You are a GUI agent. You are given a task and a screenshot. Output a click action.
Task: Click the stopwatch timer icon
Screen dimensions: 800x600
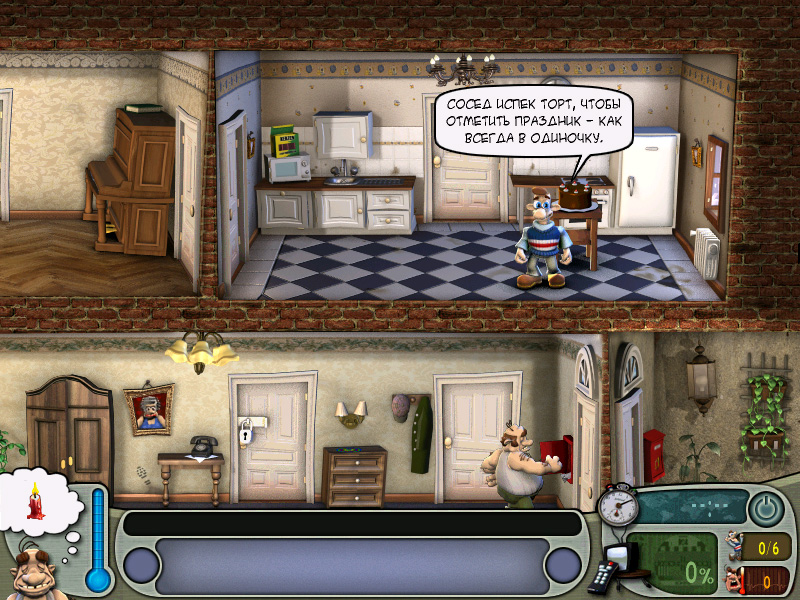pyautogui.click(x=620, y=504)
